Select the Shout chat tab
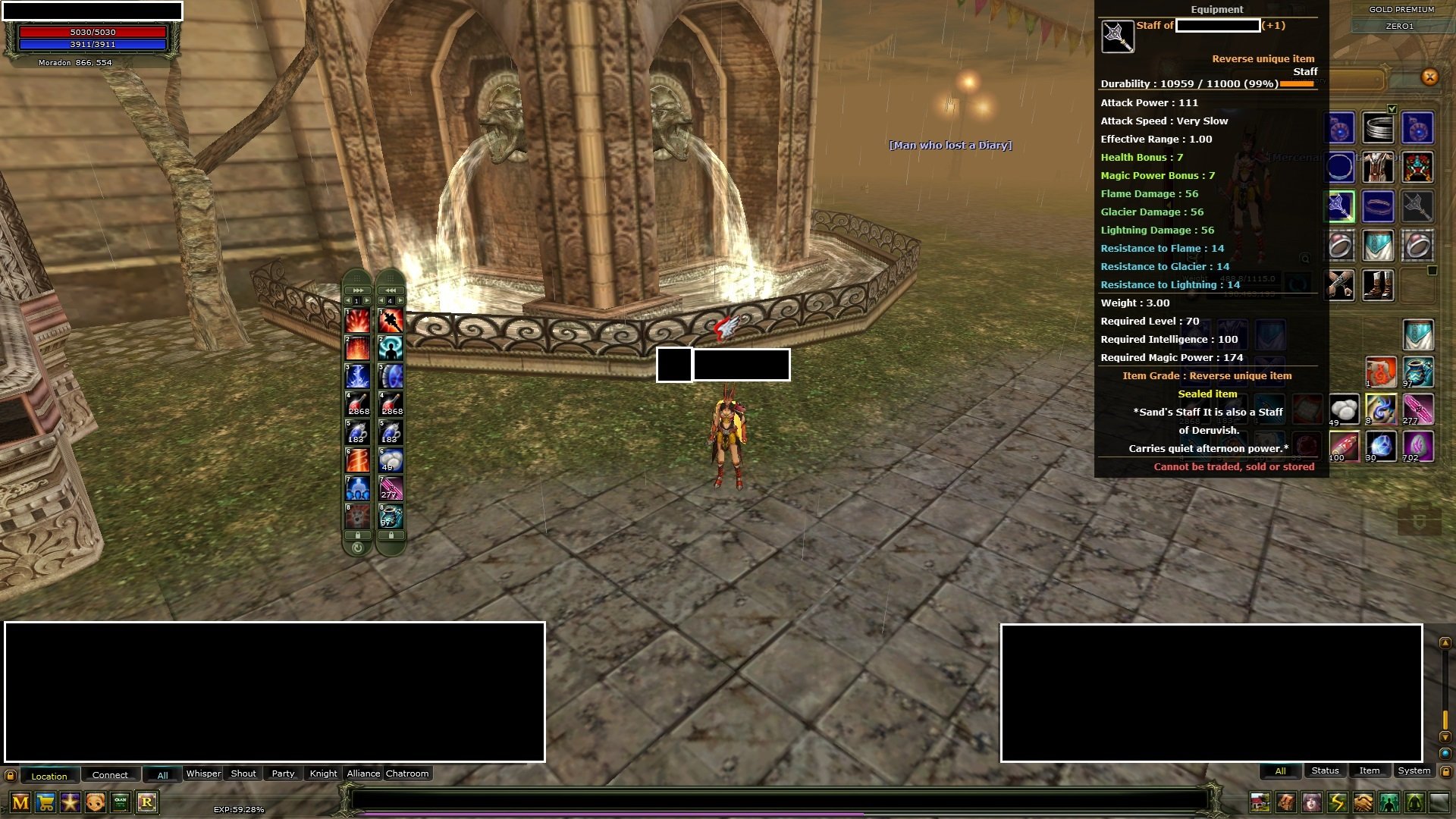Image resolution: width=1456 pixels, height=819 pixels. pos(243,774)
